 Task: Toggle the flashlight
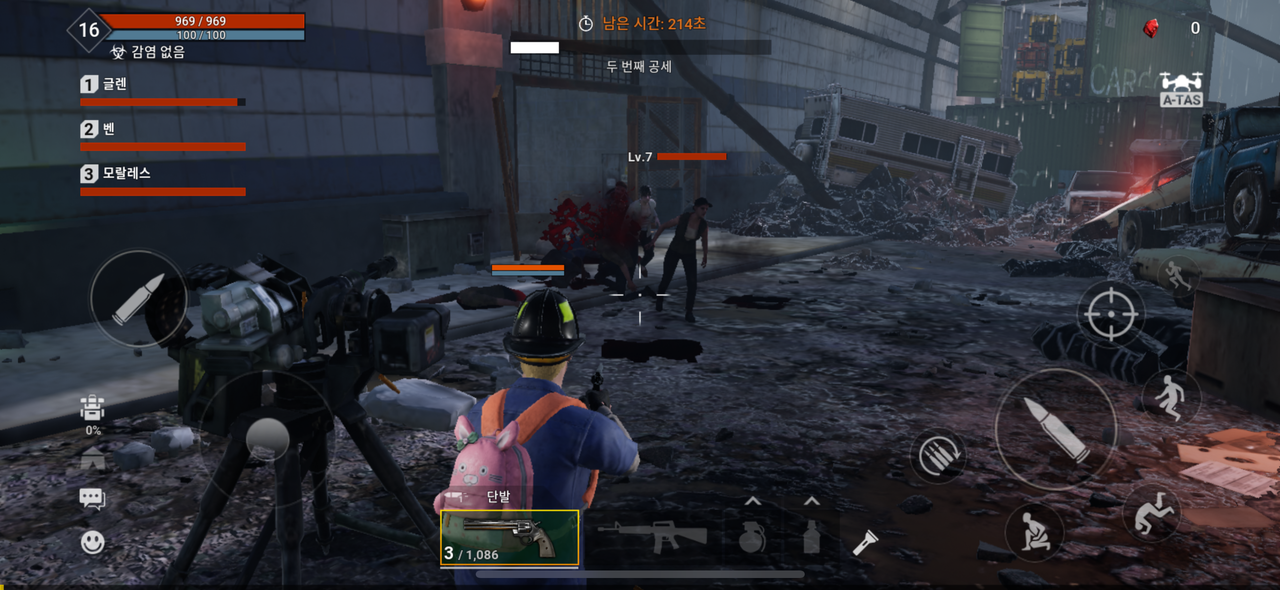(865, 543)
